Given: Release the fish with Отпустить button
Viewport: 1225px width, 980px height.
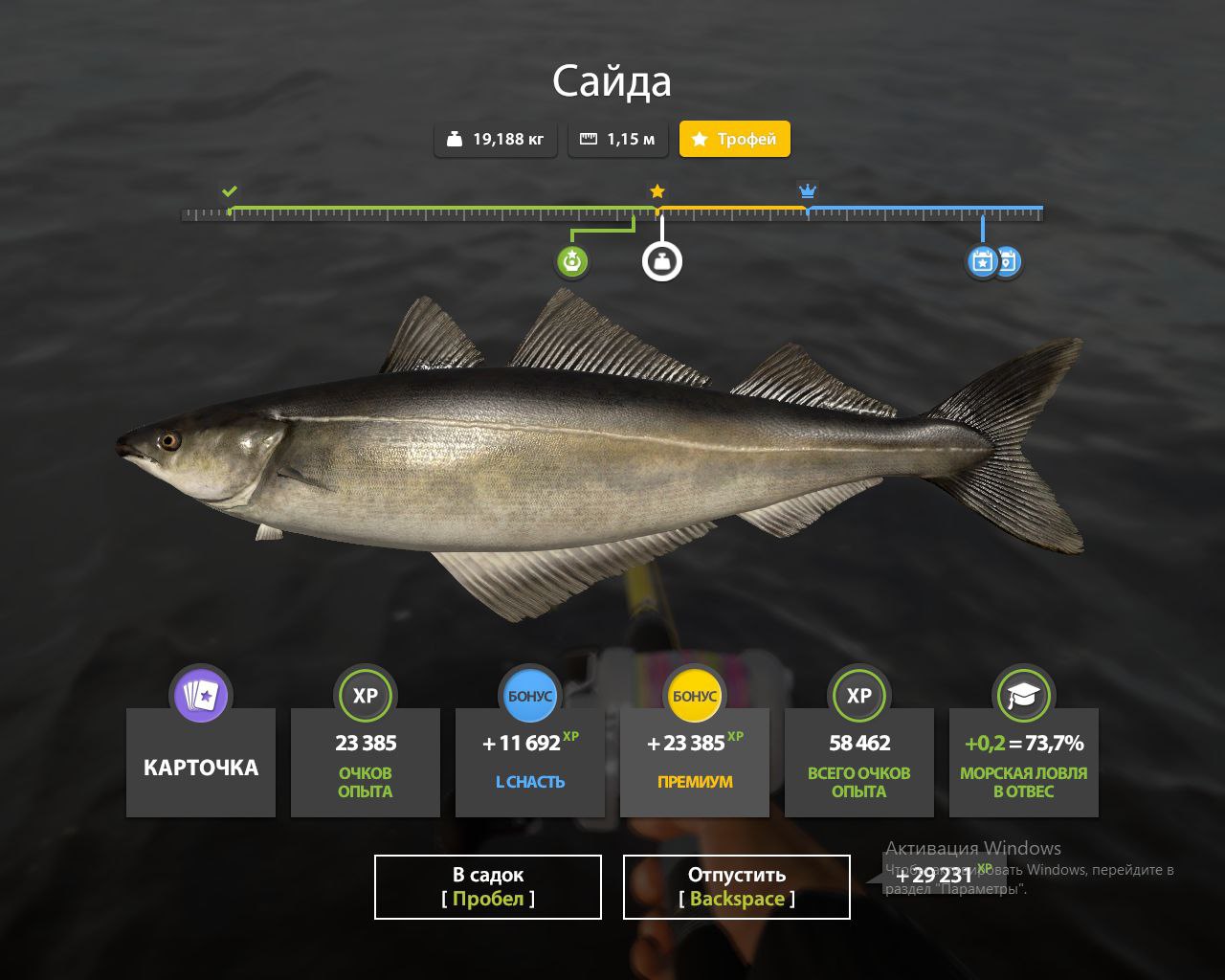Looking at the screenshot, I should 737,887.
